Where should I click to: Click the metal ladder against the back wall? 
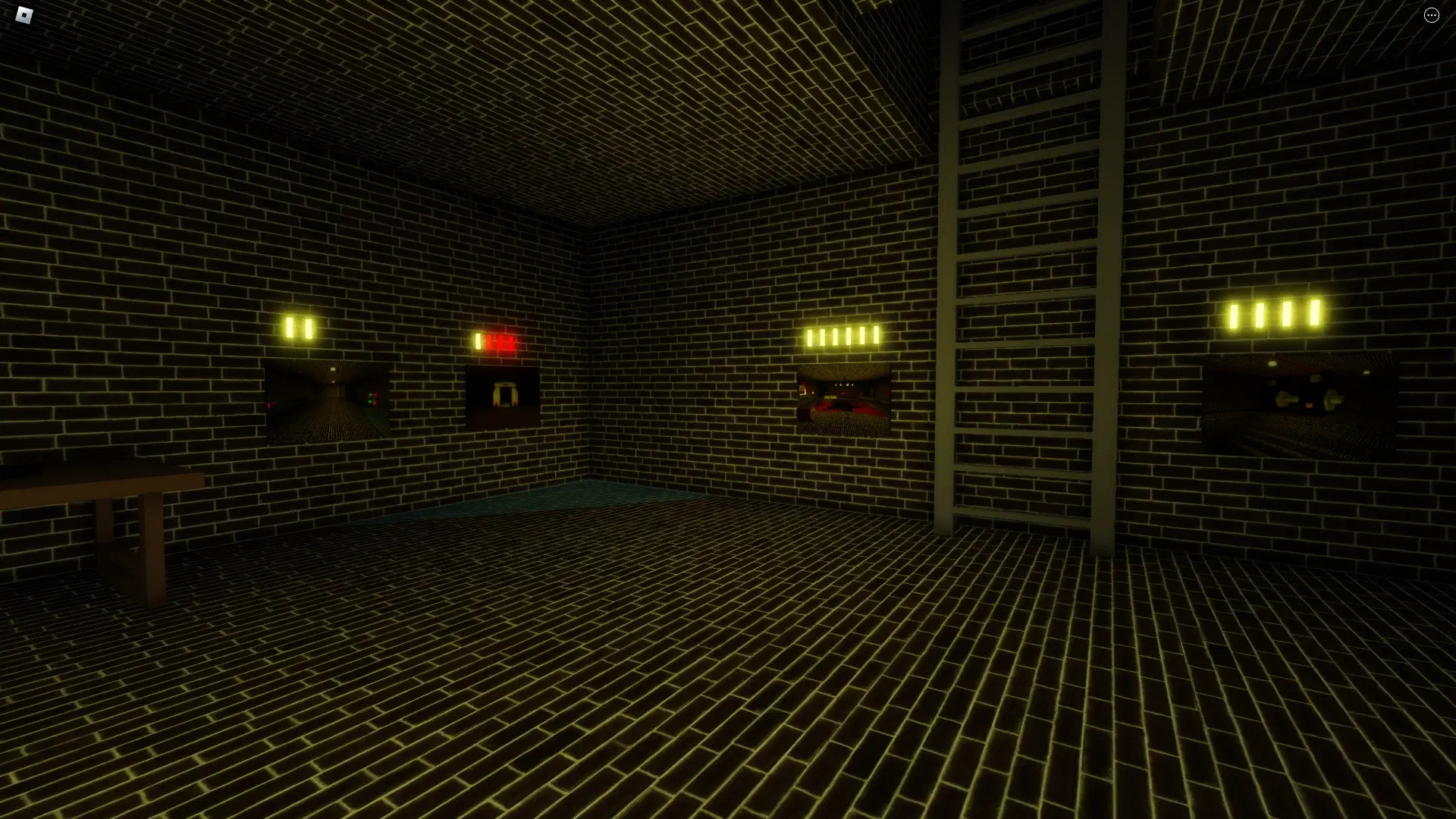pos(1024,303)
